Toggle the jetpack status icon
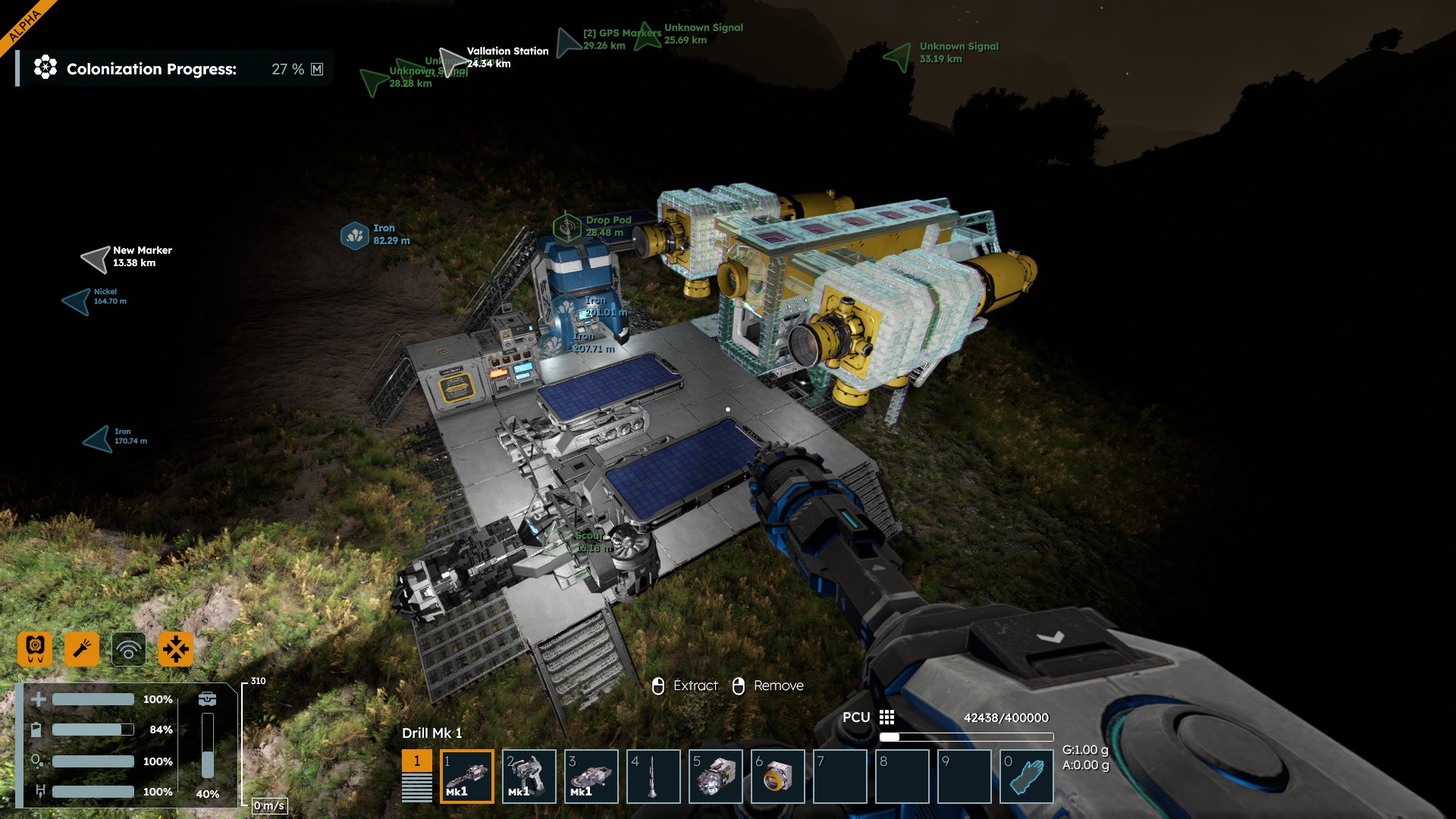Viewport: 1456px width, 819px height. (x=35, y=649)
